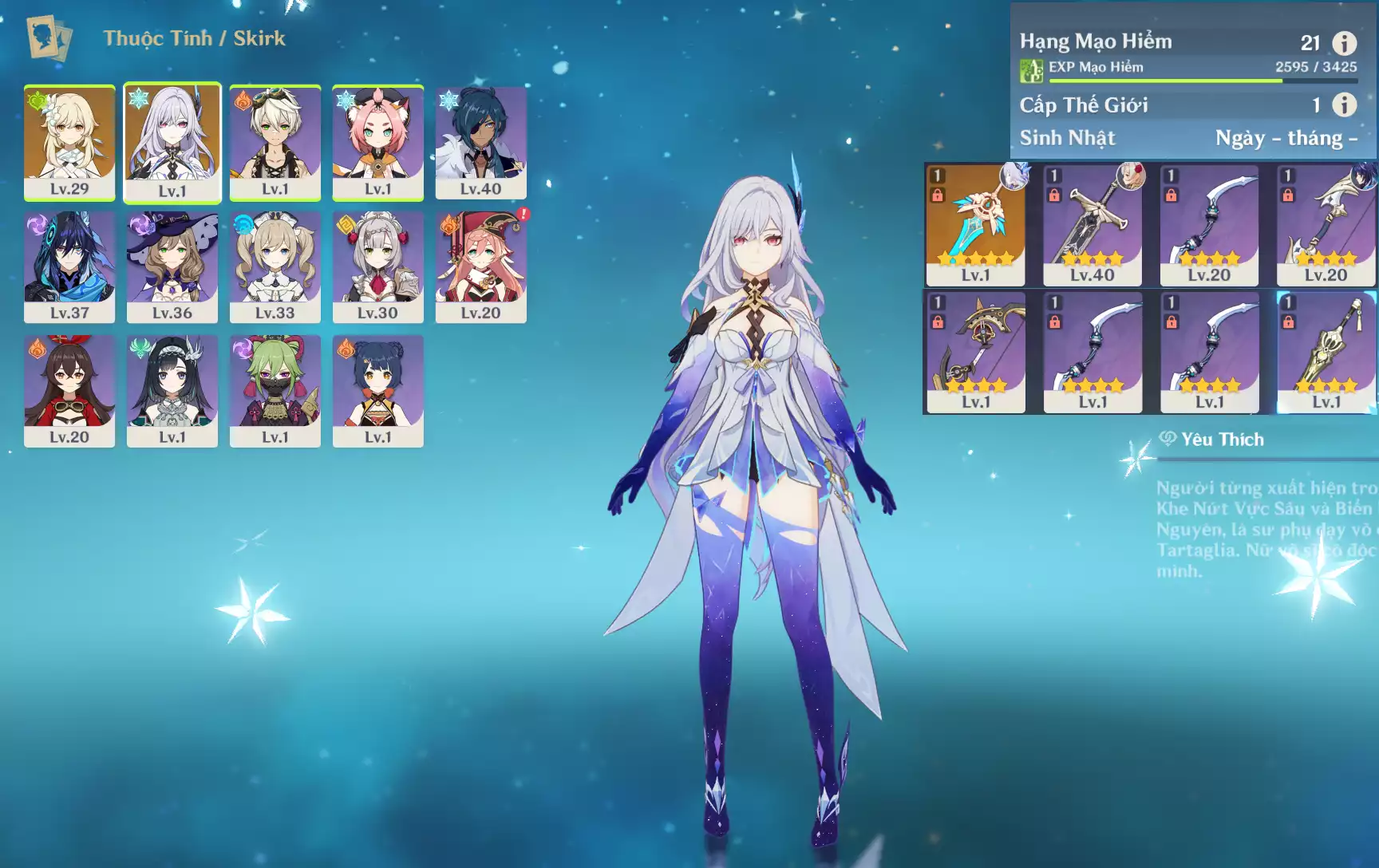This screenshot has width=1379, height=868.
Task: Select Lisa at Lv.36
Action: coord(172,266)
